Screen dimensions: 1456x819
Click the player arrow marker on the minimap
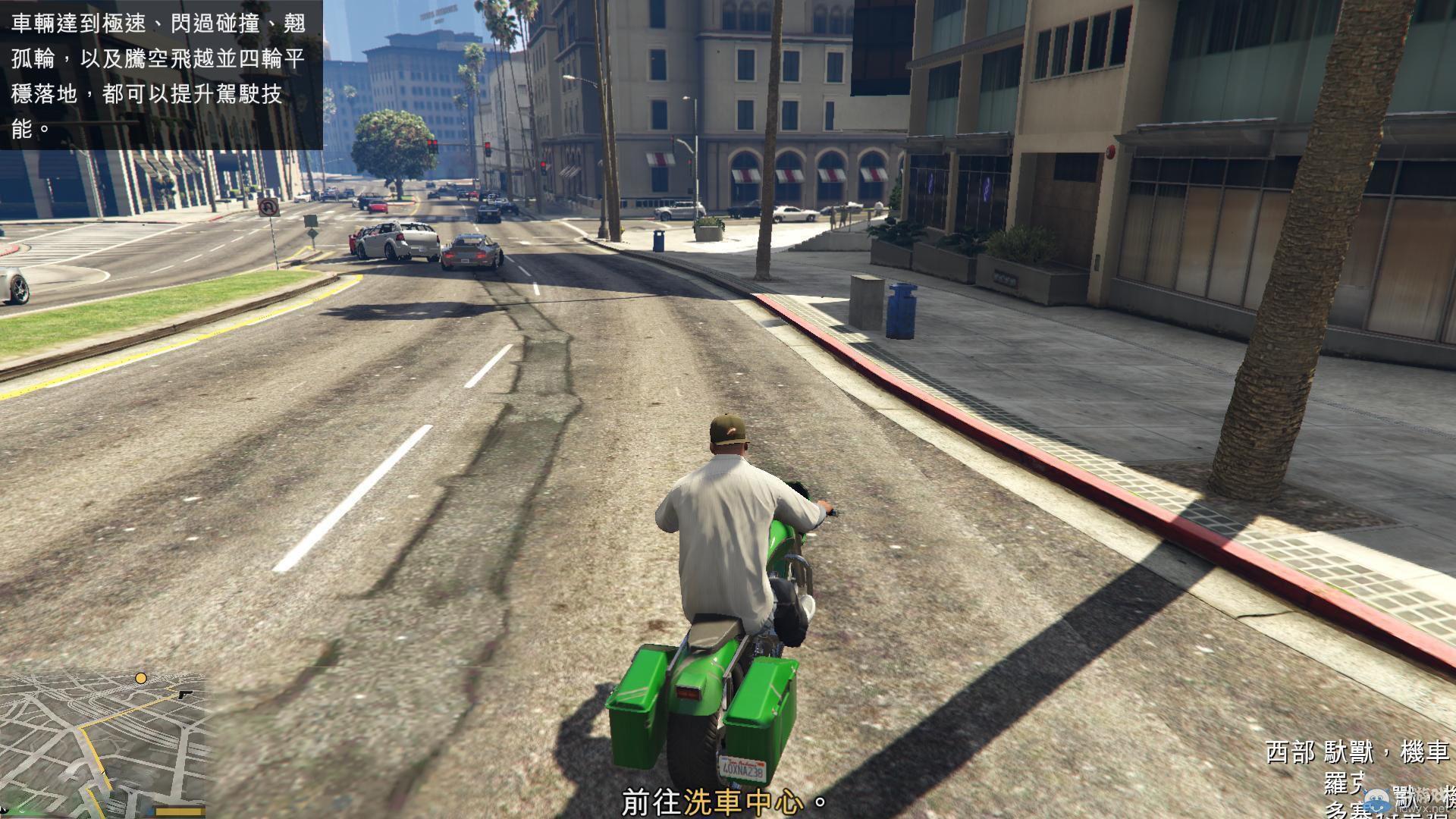tap(104, 772)
